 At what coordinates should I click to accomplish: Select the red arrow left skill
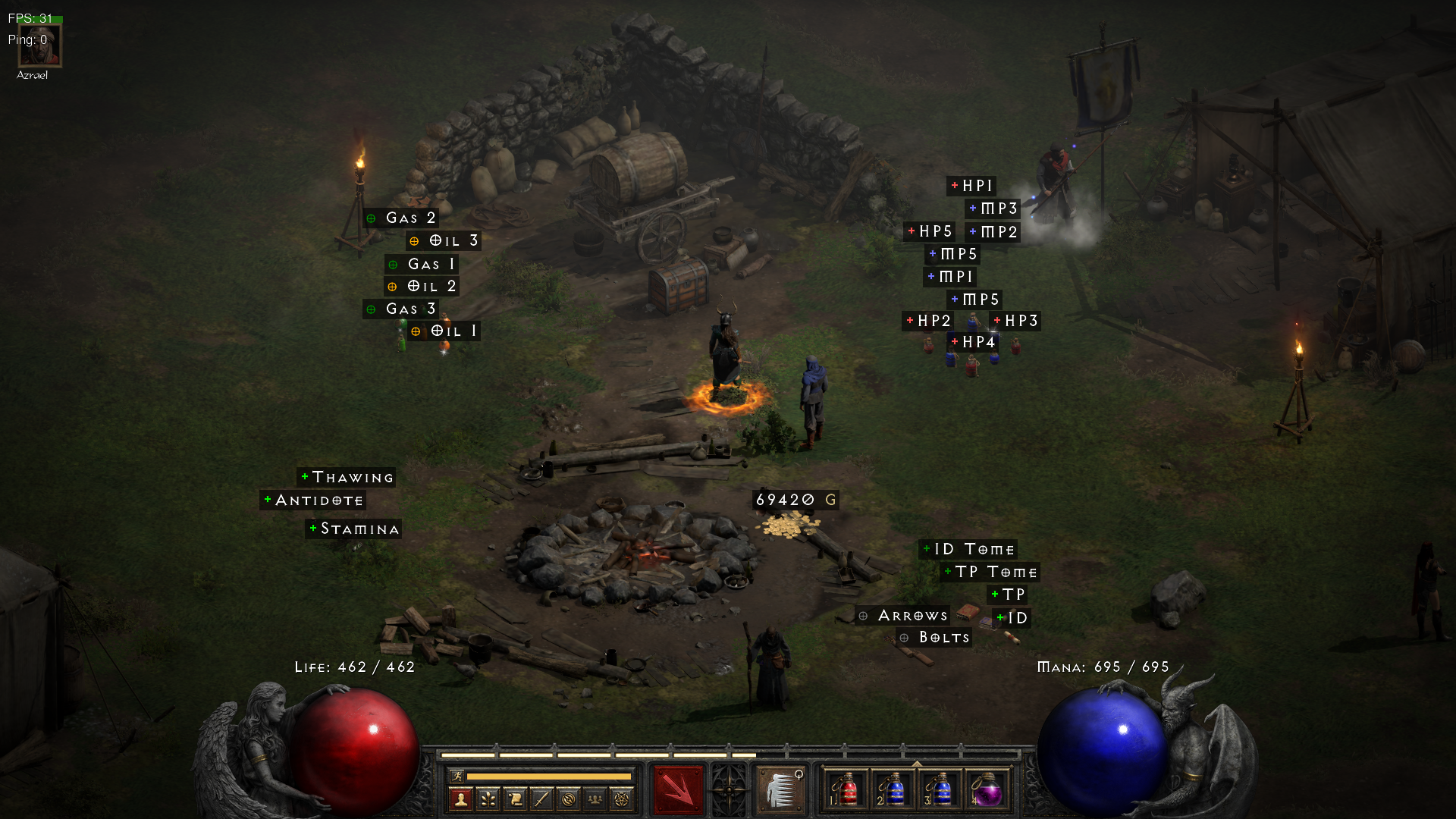click(x=679, y=790)
